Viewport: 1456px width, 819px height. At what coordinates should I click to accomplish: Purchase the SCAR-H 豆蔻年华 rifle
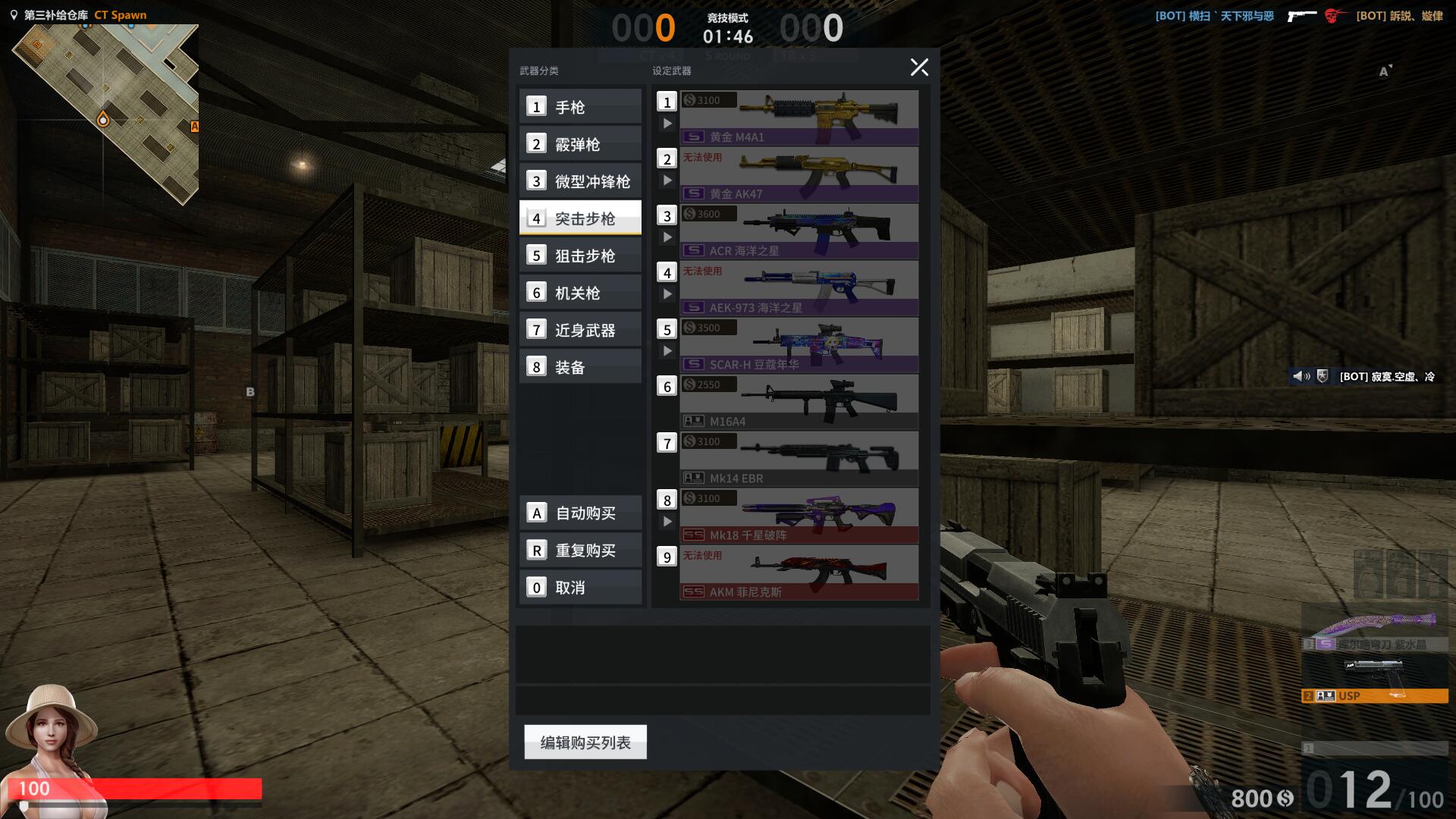point(799,345)
